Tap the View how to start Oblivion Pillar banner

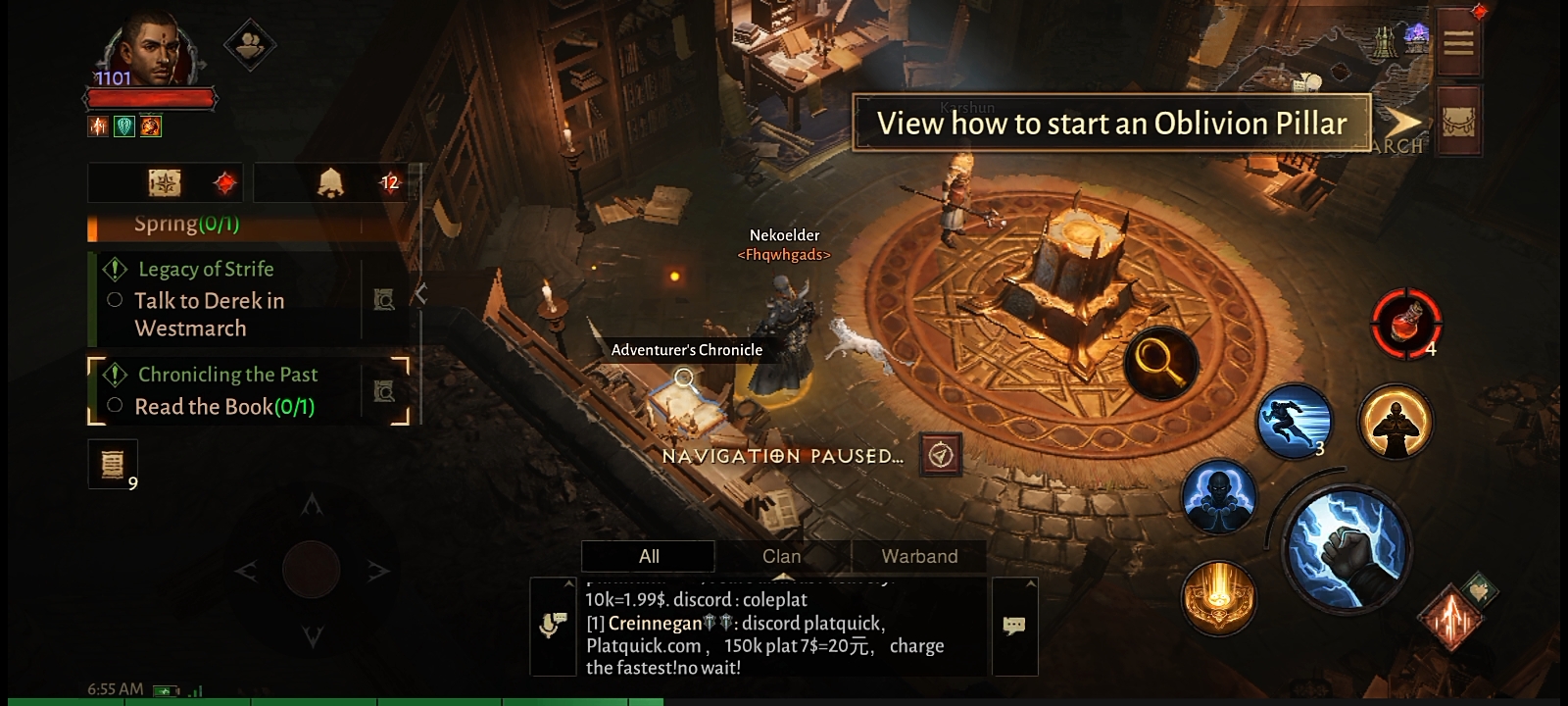[x=1111, y=124]
